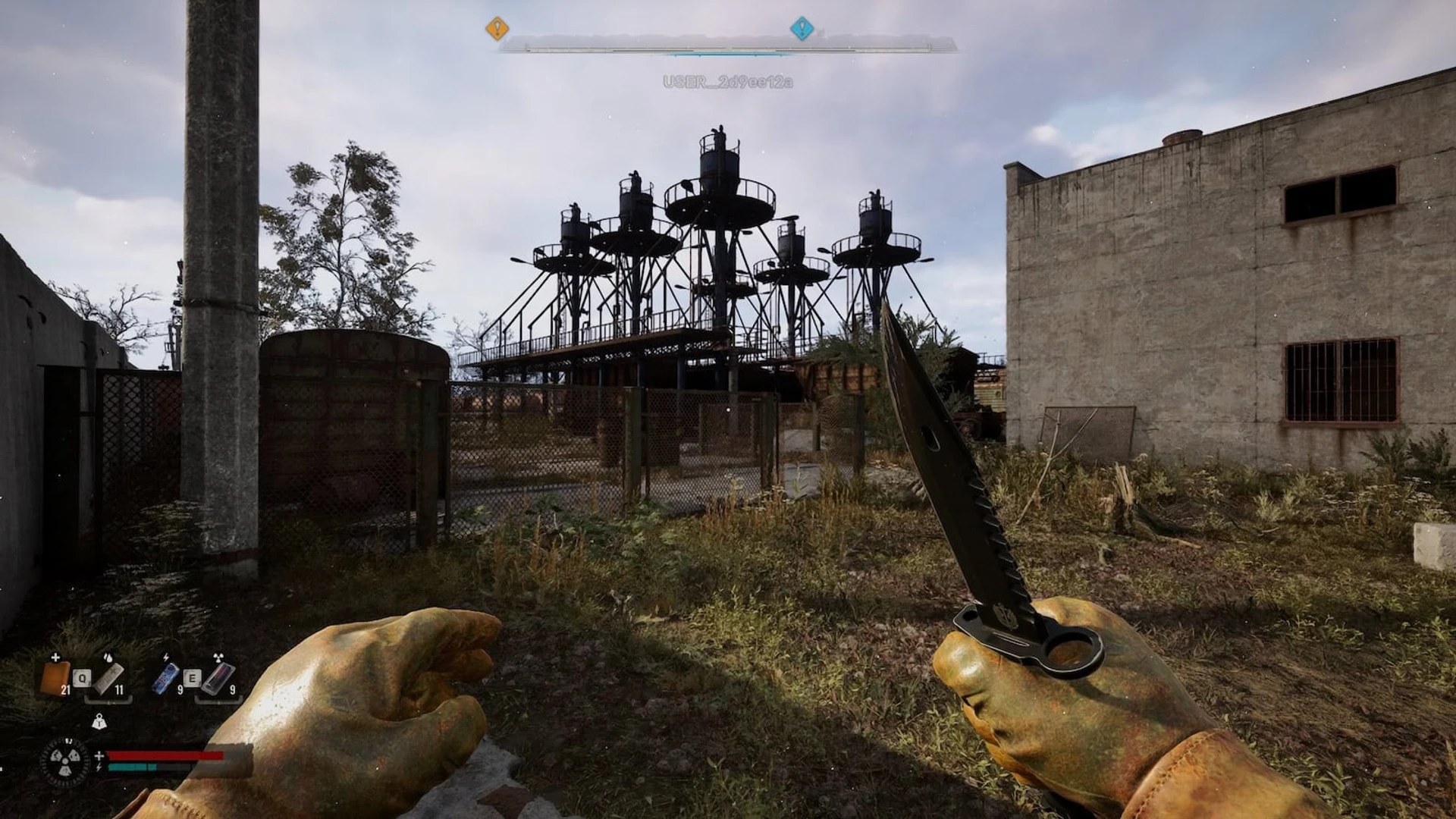Click the radiation hazard symbol above the anti-rad
1456x819 pixels.
click(218, 657)
